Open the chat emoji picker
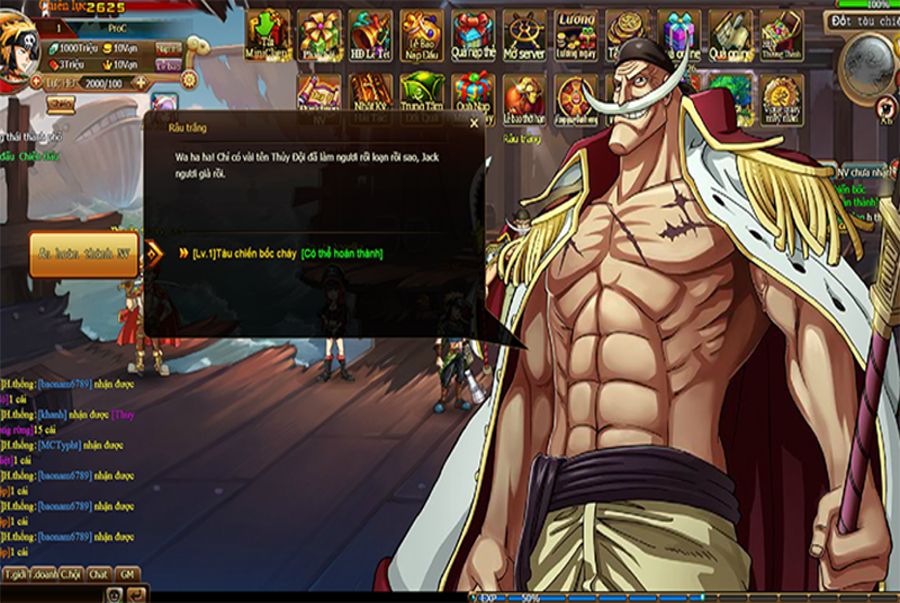 click(x=116, y=595)
